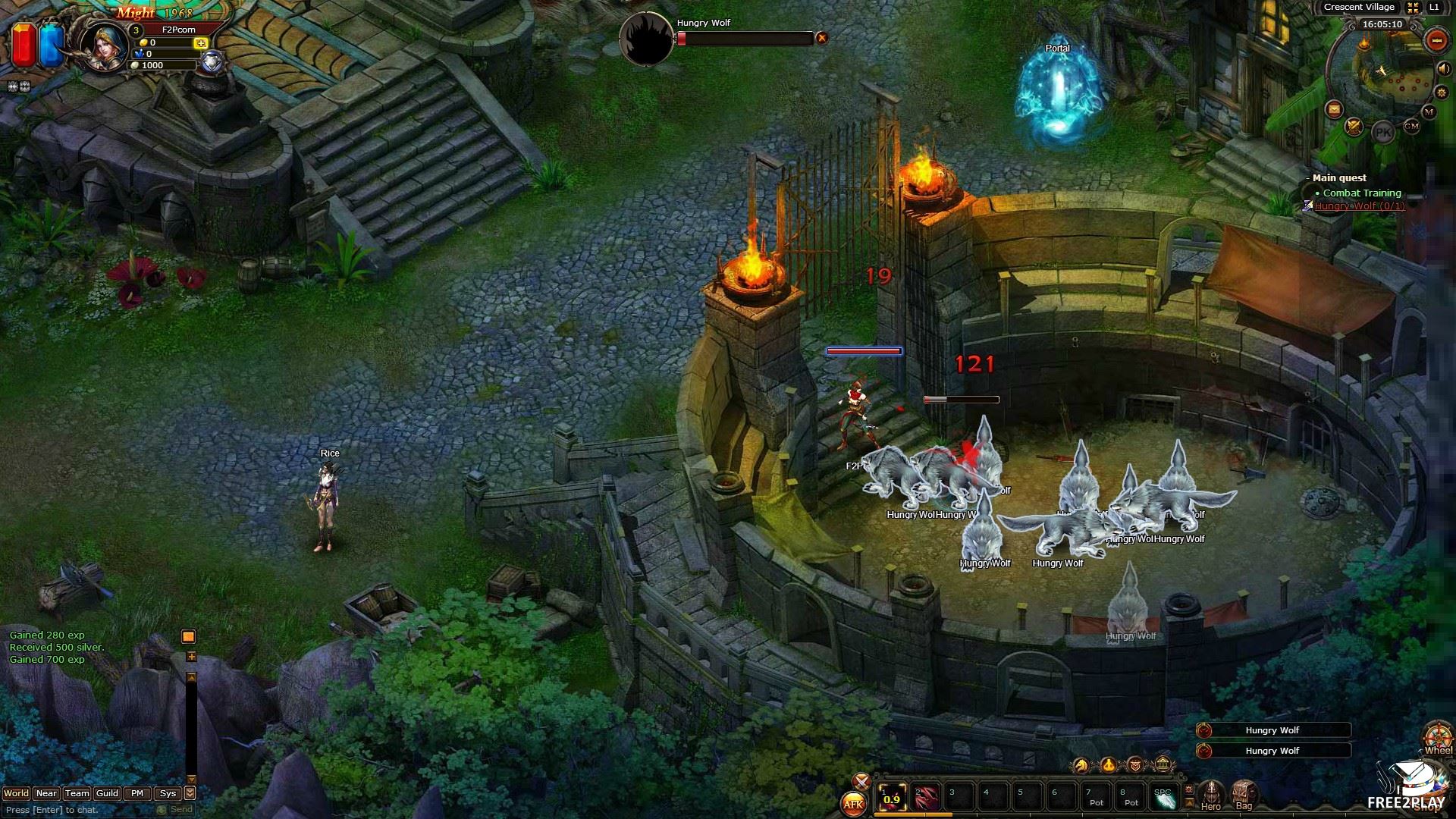Open the columned building icon above the hotbar
Screen dimensions: 1456x819
(x=1163, y=765)
